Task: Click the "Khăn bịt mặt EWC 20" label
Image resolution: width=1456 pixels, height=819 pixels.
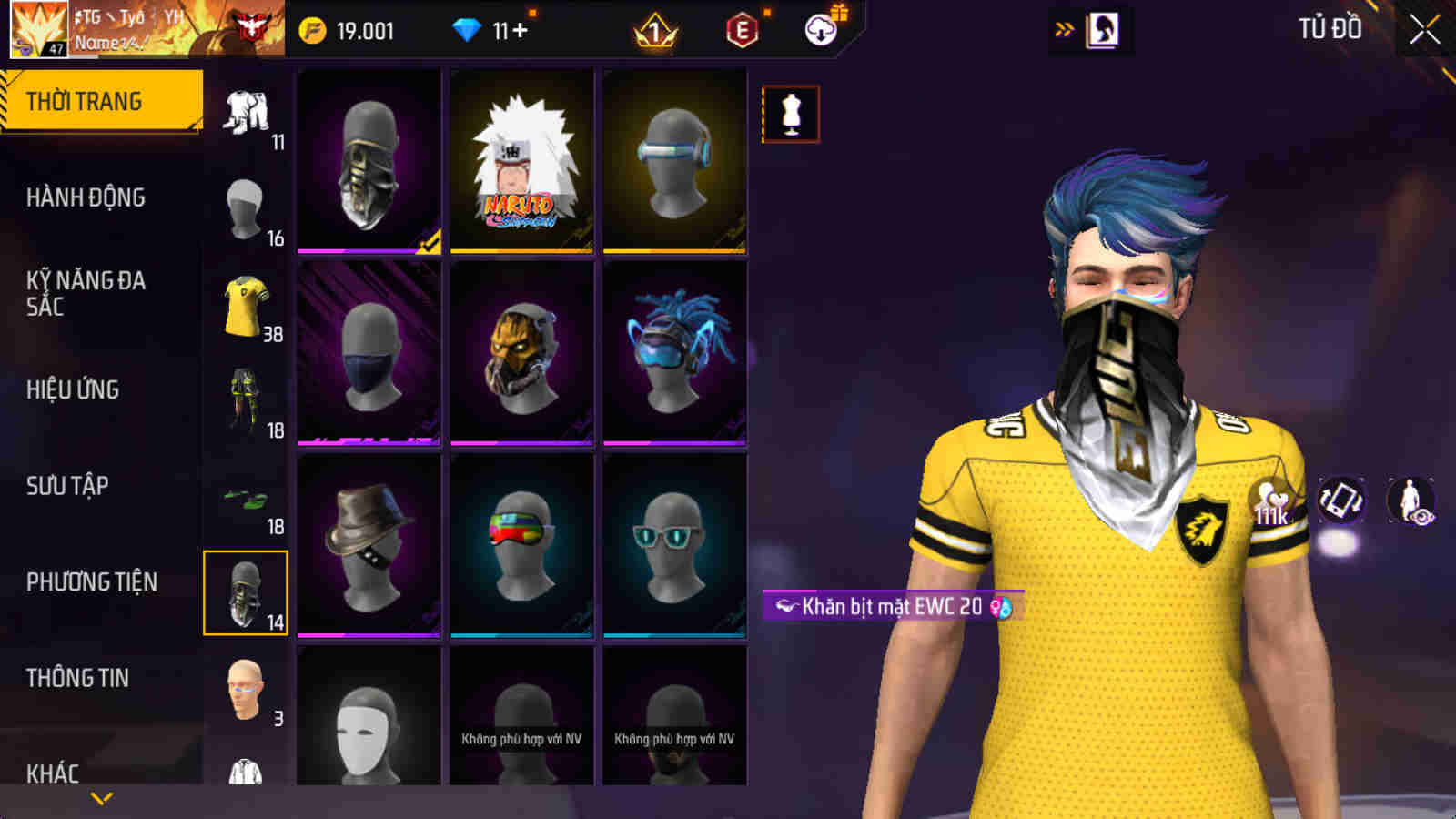Action: pyautogui.click(x=887, y=603)
